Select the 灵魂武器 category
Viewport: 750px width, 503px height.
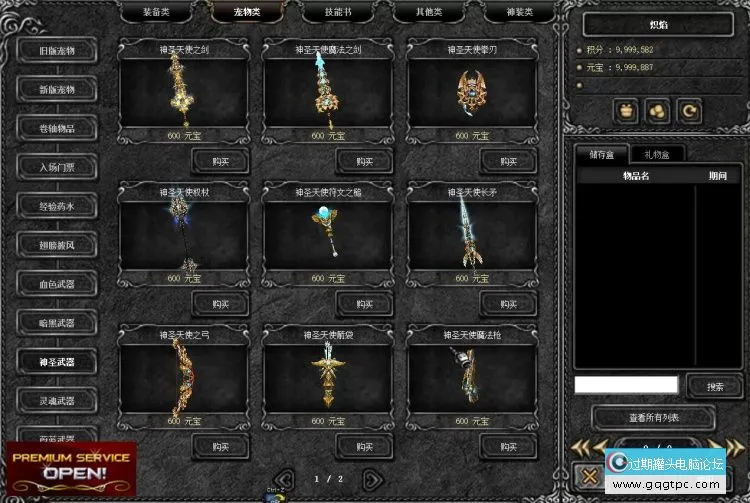[56, 401]
